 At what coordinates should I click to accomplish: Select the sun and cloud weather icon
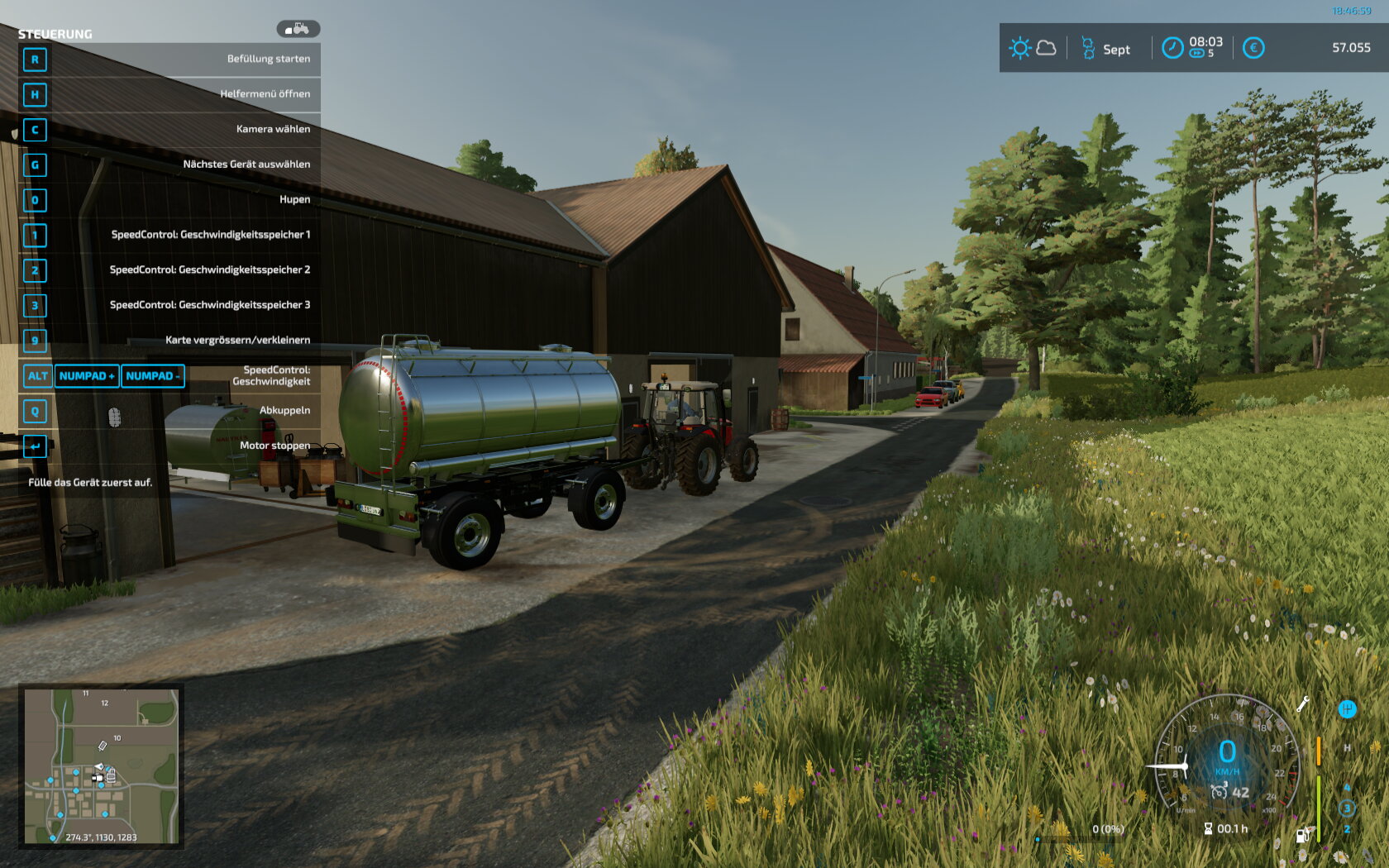(x=1032, y=48)
